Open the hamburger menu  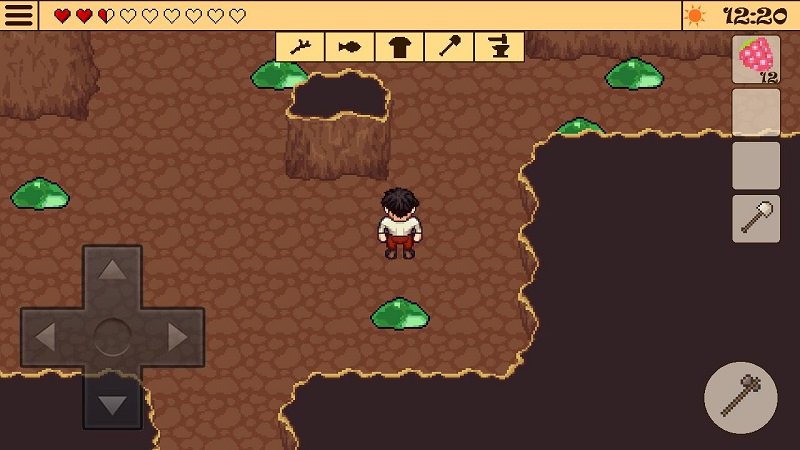click(19, 15)
